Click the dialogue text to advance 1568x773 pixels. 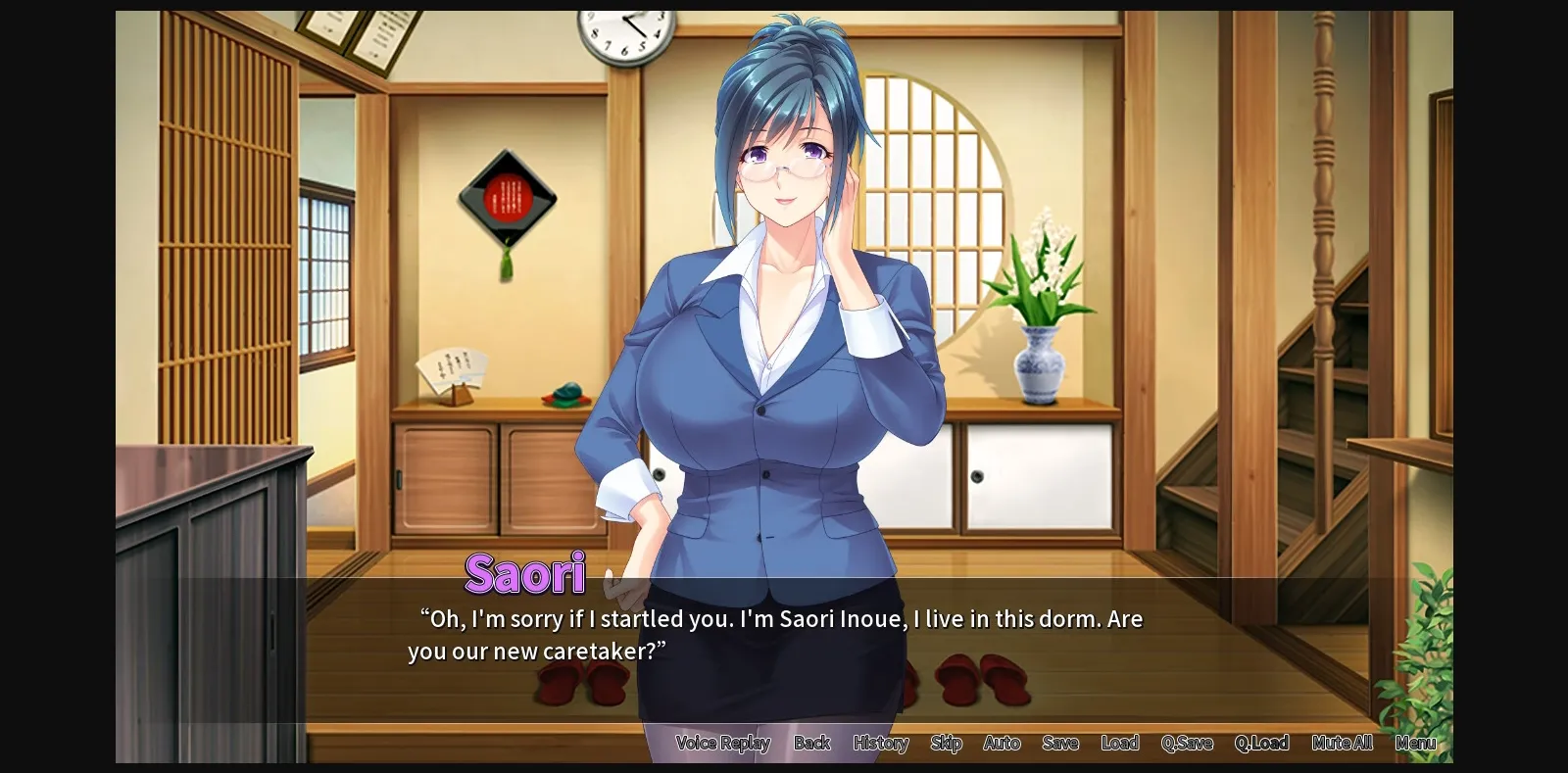coord(774,632)
